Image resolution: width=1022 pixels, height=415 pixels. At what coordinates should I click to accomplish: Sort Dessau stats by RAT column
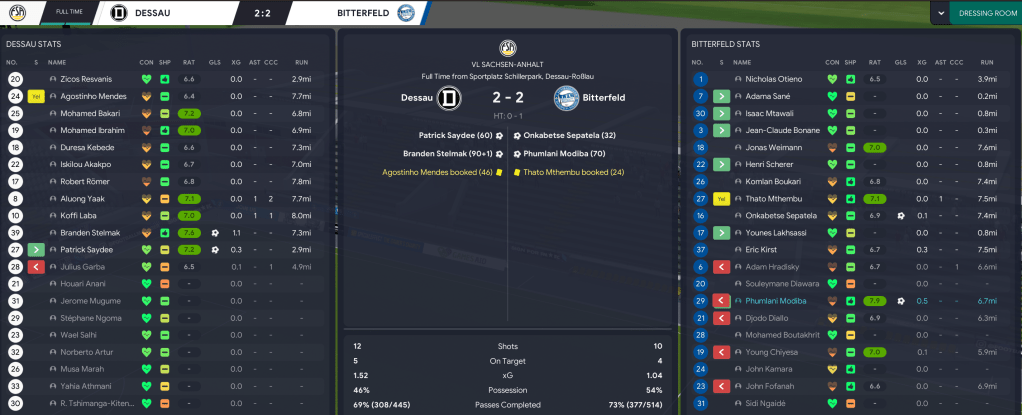(188, 62)
